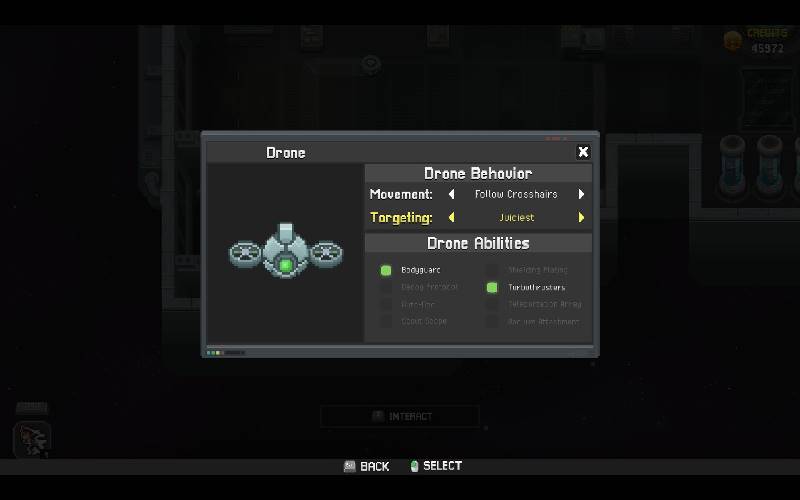
Task: Toggle the Turbothrusters drone ability
Action: click(x=492, y=287)
